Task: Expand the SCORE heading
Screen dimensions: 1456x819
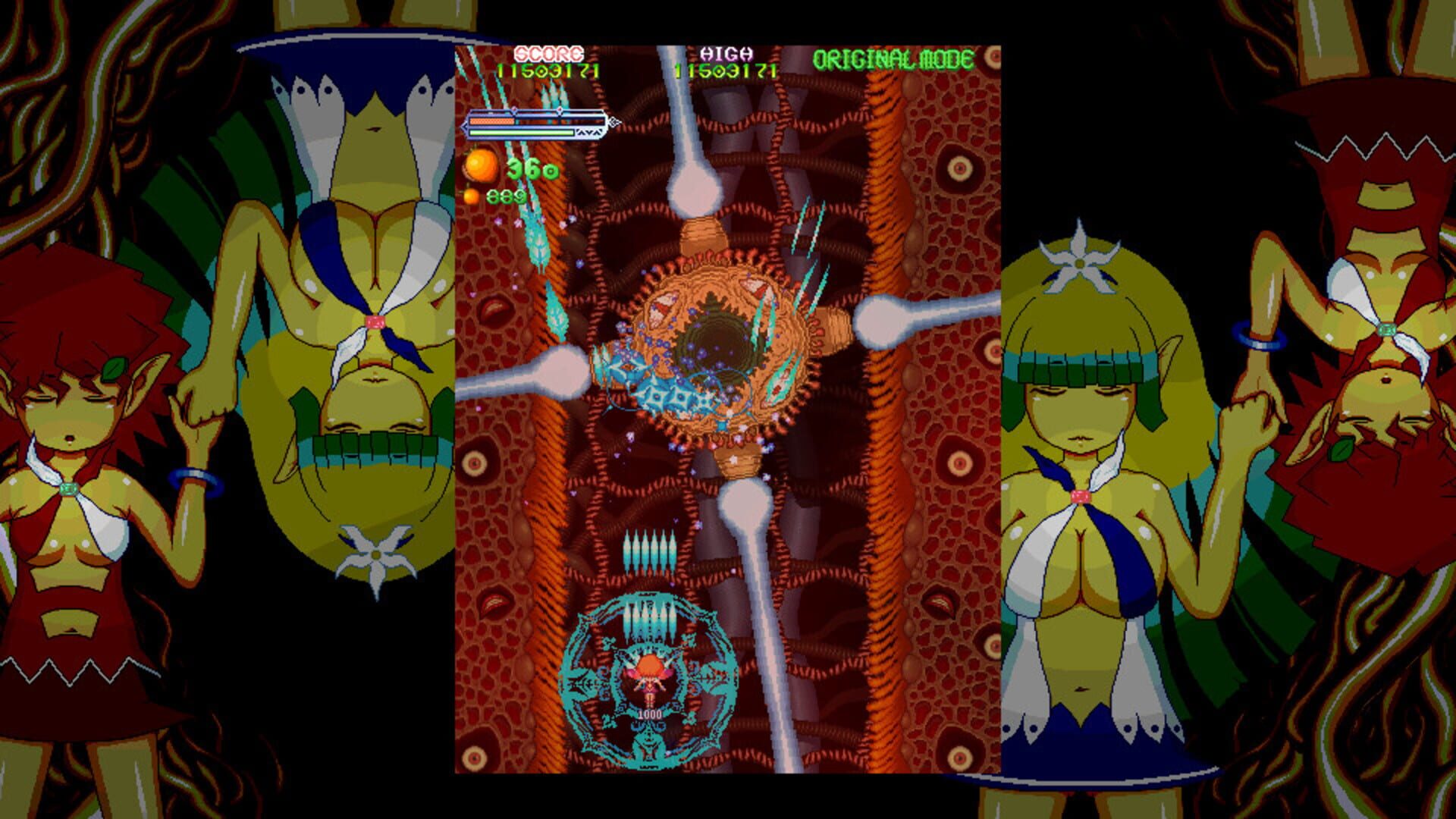Action: click(548, 55)
